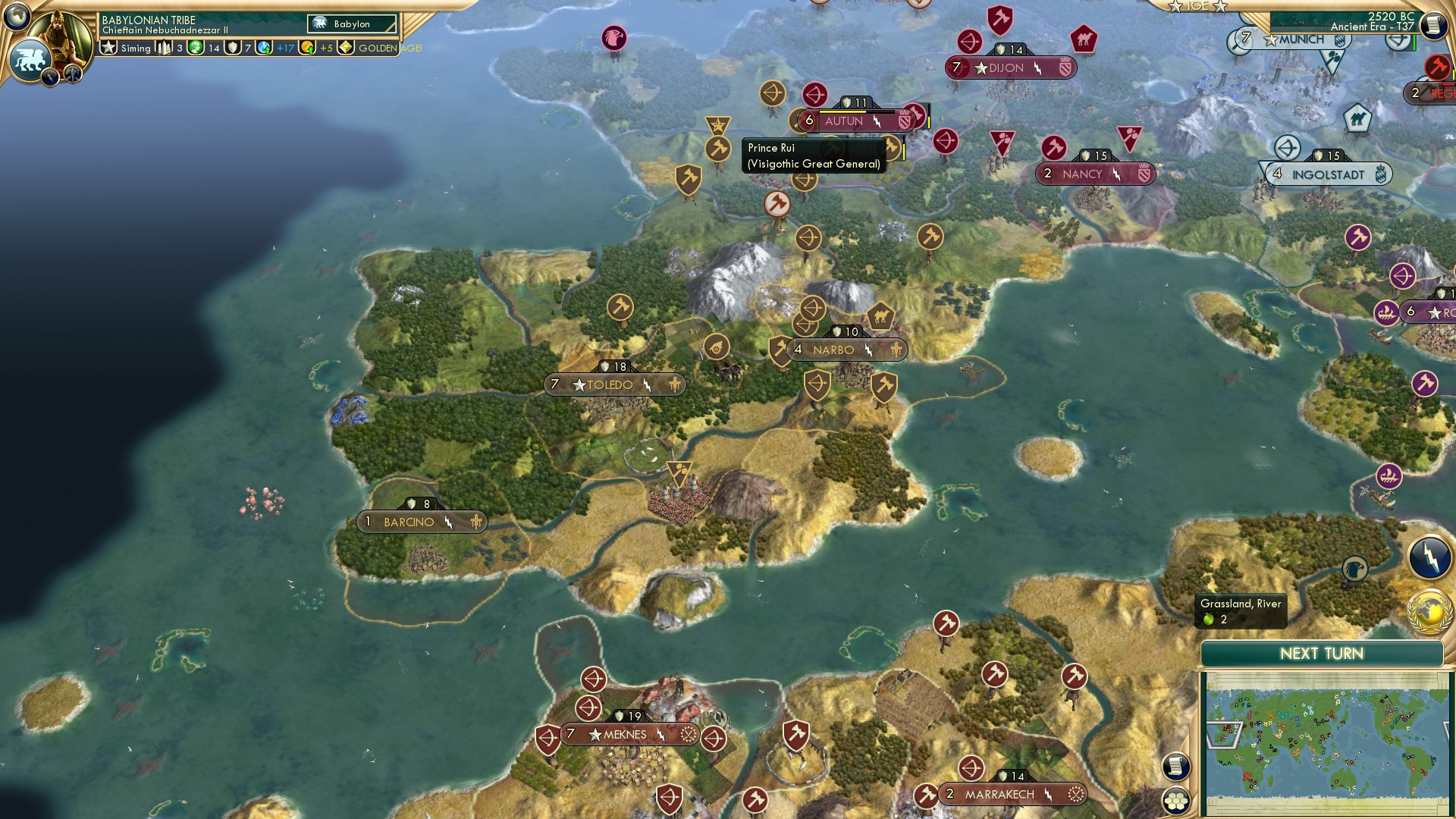The width and height of the screenshot is (1456, 819).
Task: Select the red archer unit icon near Dijon
Action: coord(970,42)
